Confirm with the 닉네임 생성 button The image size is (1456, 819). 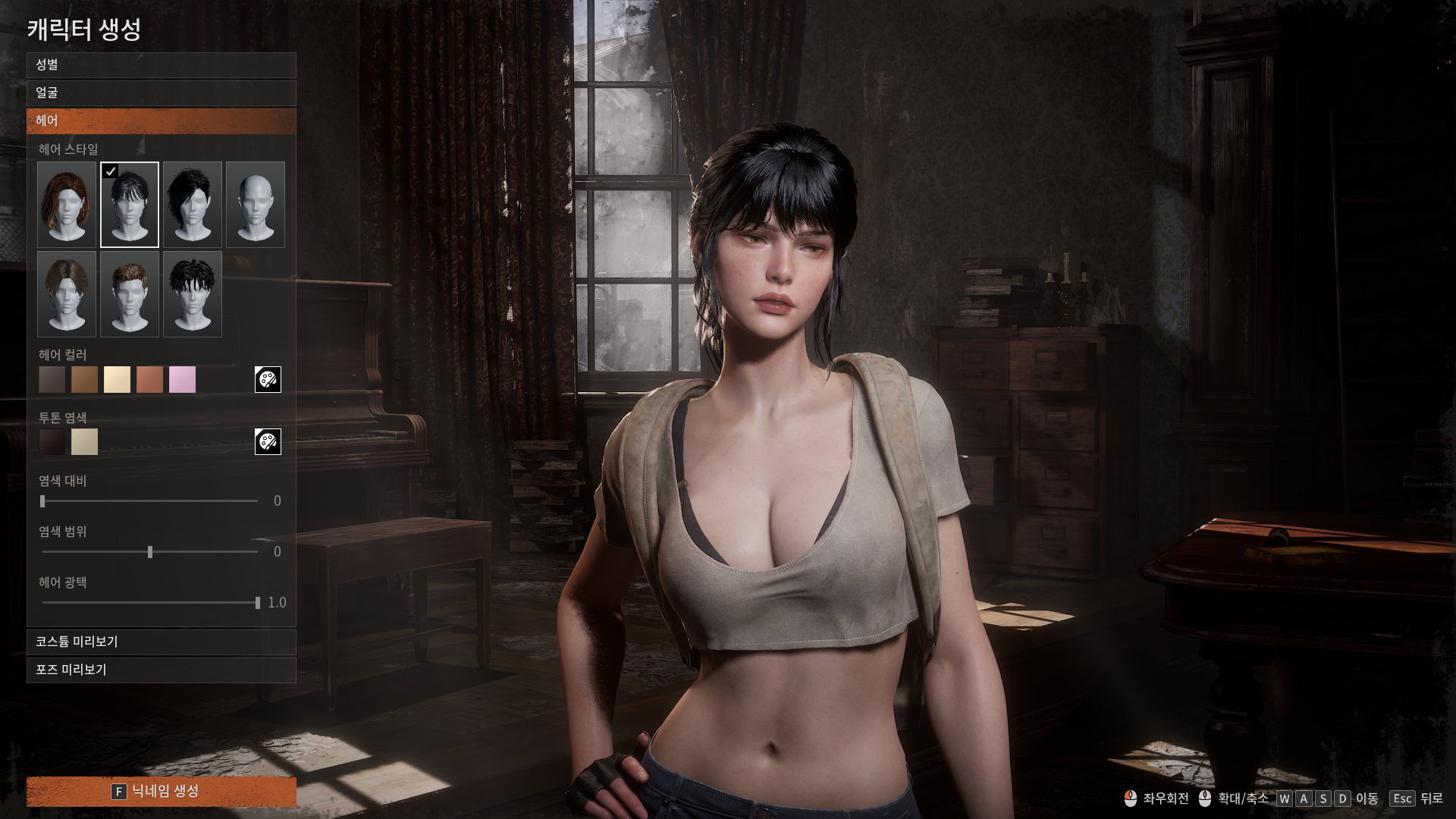(x=161, y=792)
